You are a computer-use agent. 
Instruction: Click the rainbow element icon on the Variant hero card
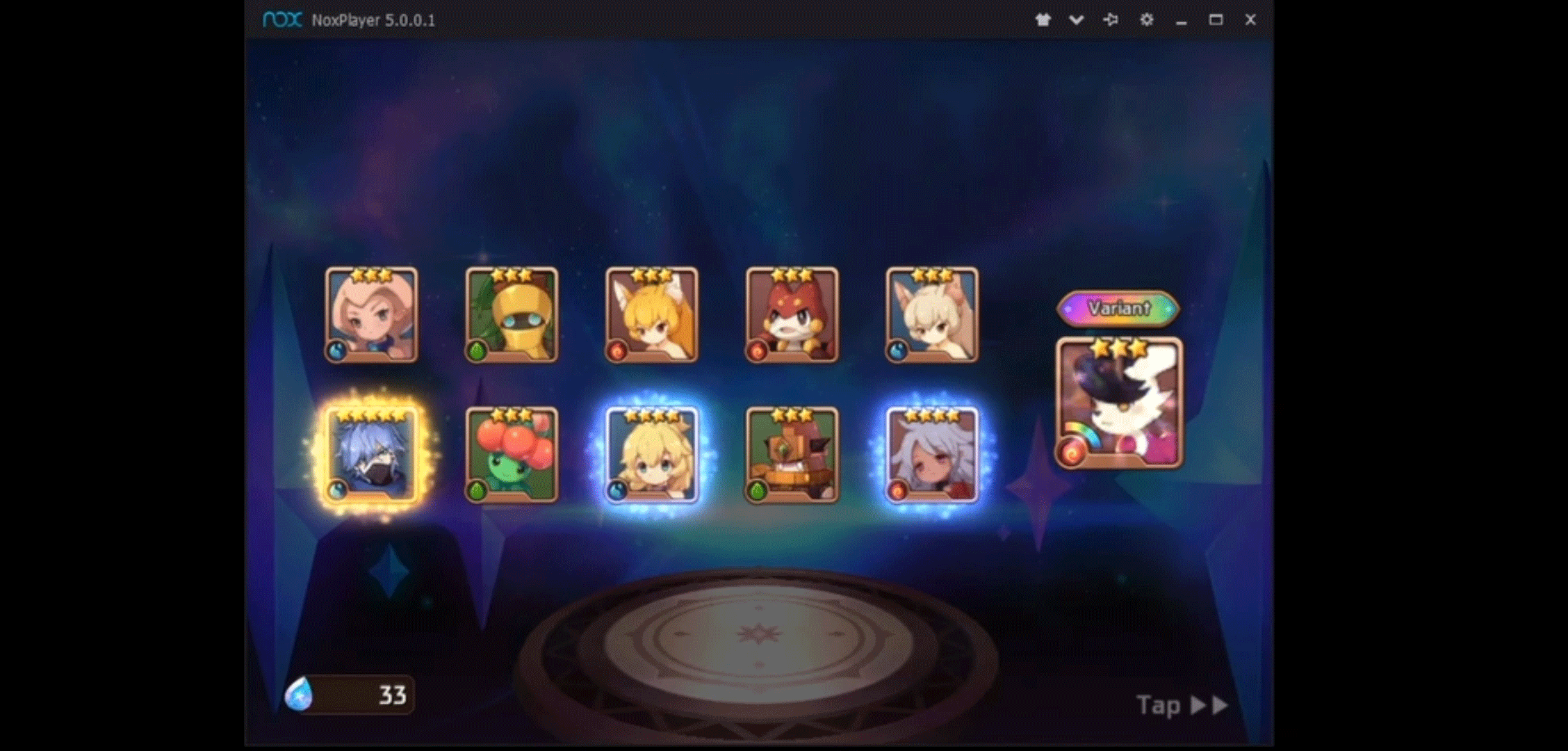[1072, 453]
